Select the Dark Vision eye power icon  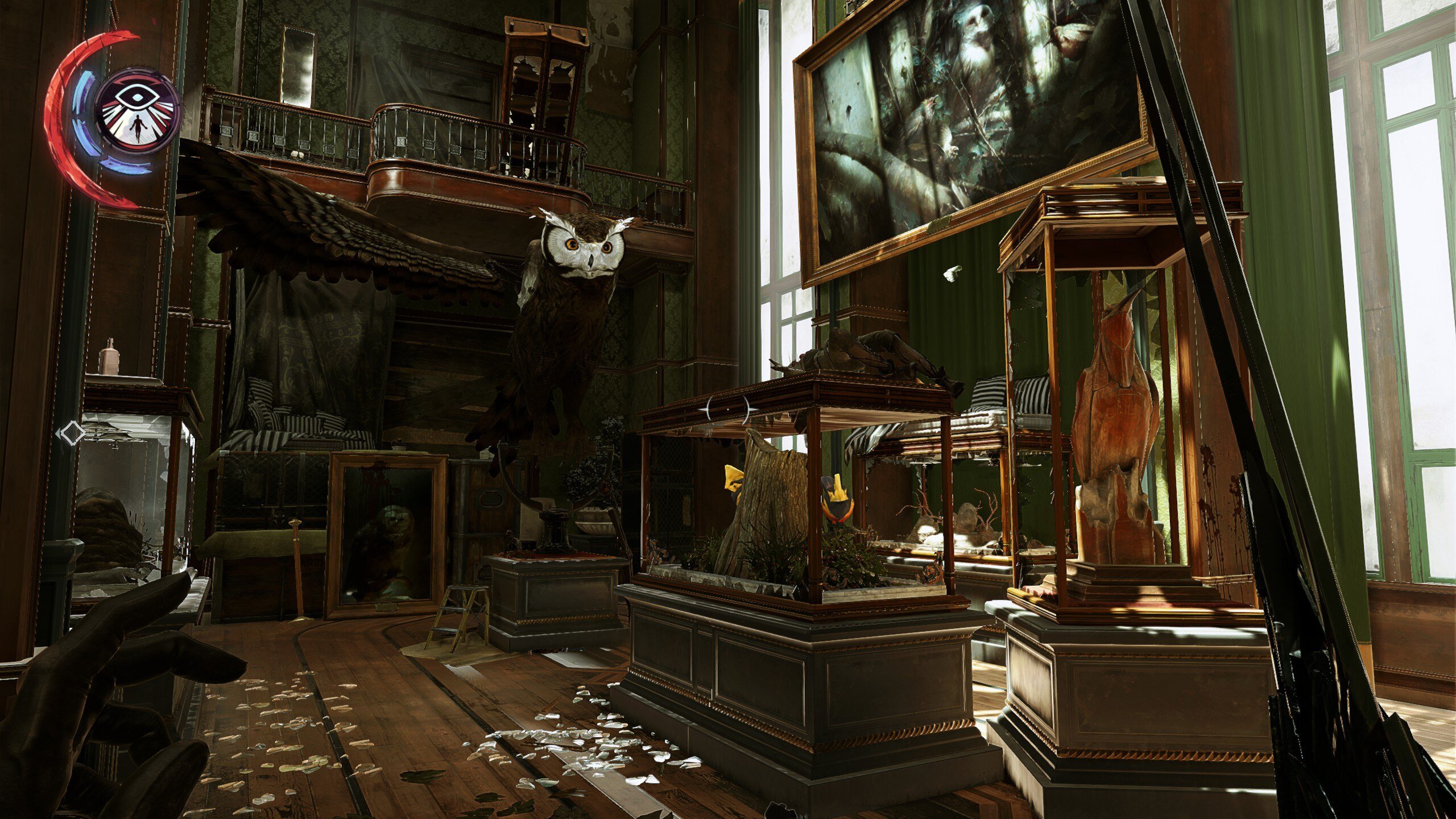[138, 111]
